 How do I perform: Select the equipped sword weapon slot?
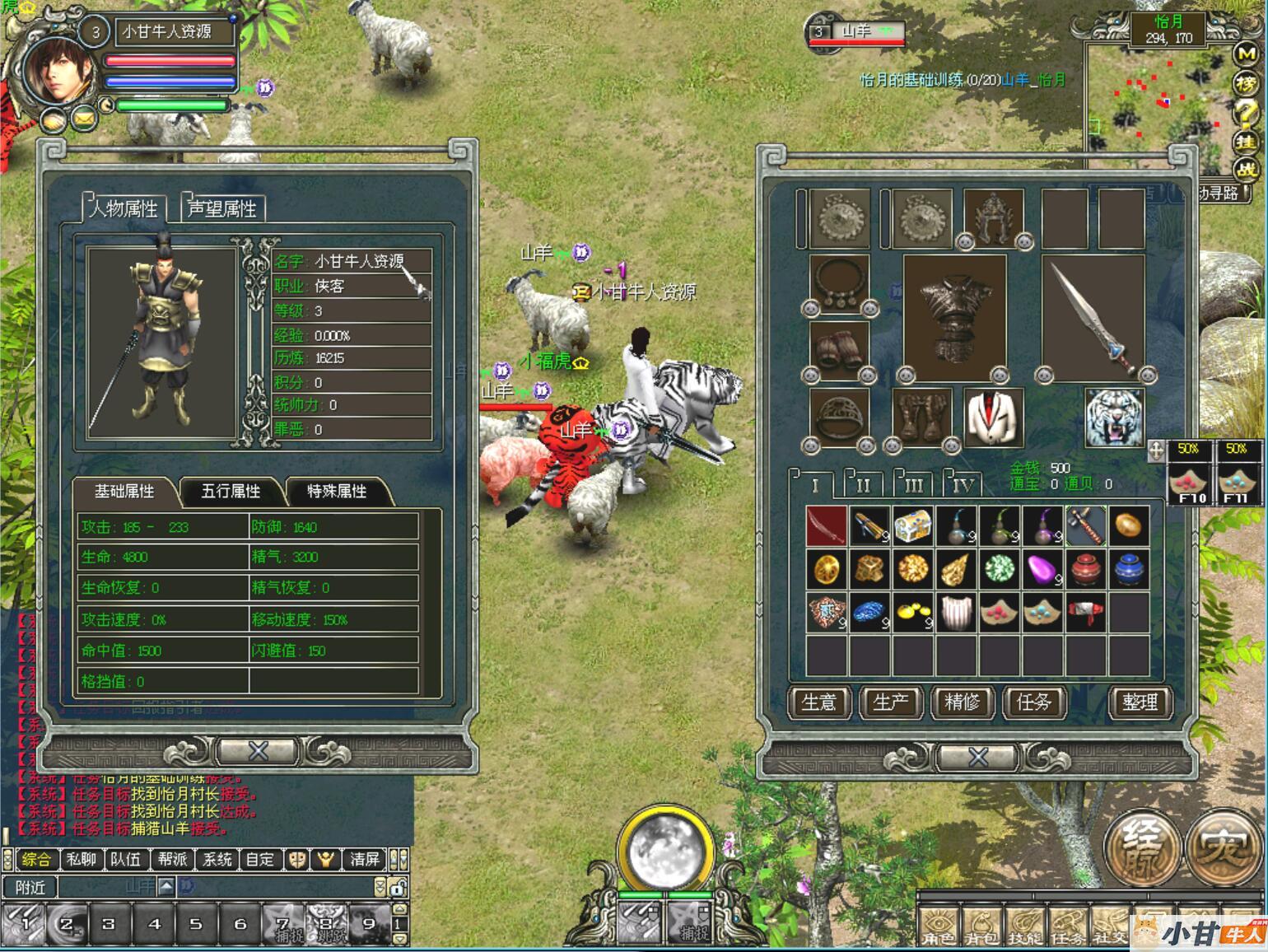(x=1093, y=317)
